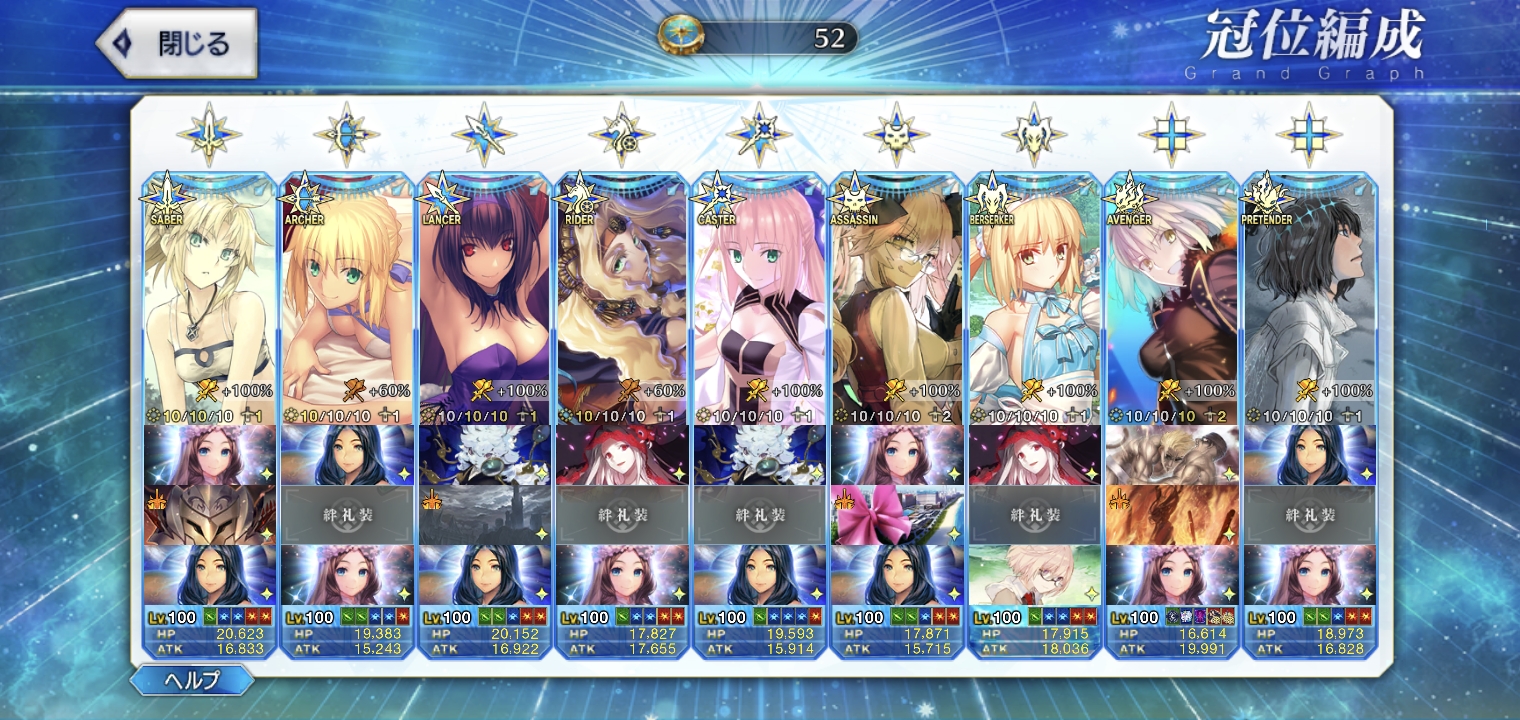Open the ヘルプ help button

point(191,680)
